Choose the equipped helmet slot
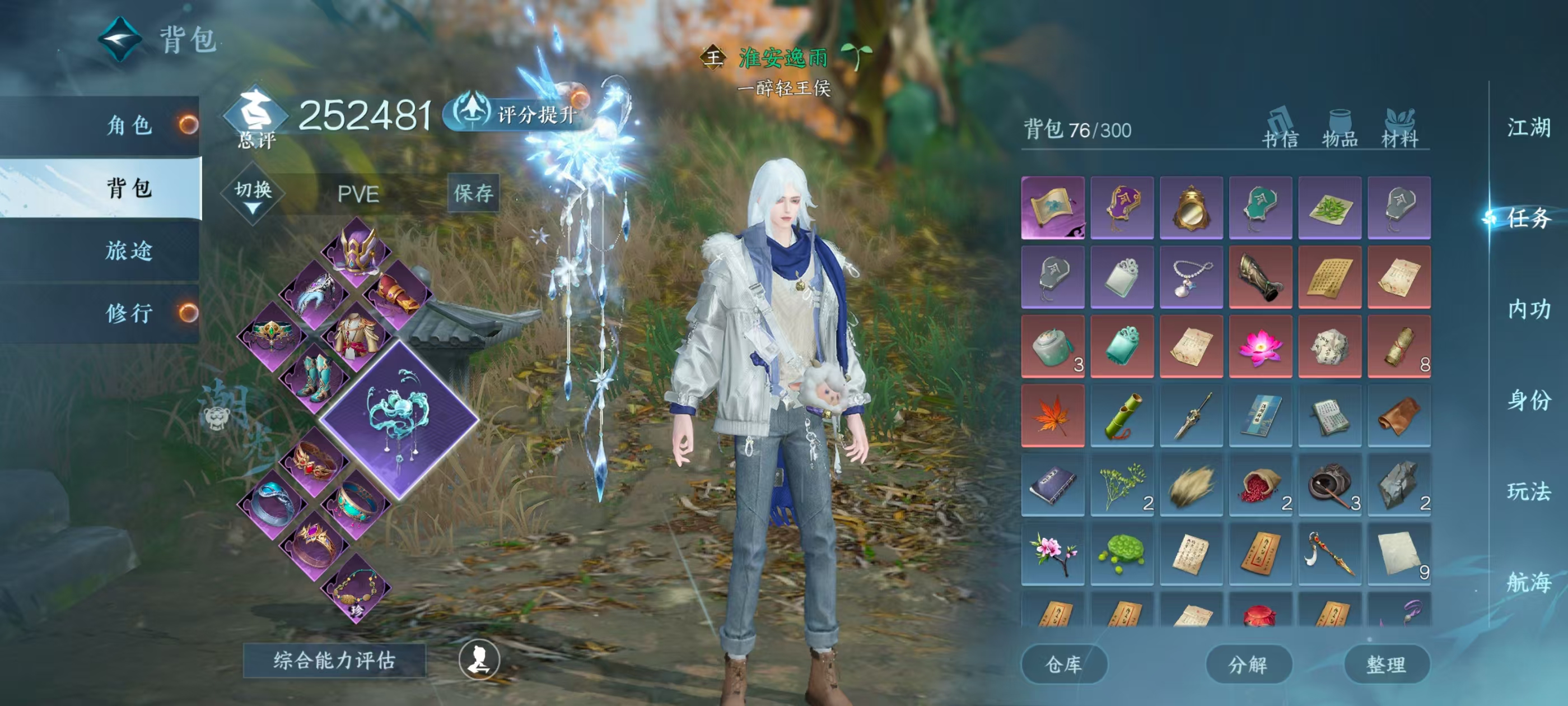 tap(357, 252)
